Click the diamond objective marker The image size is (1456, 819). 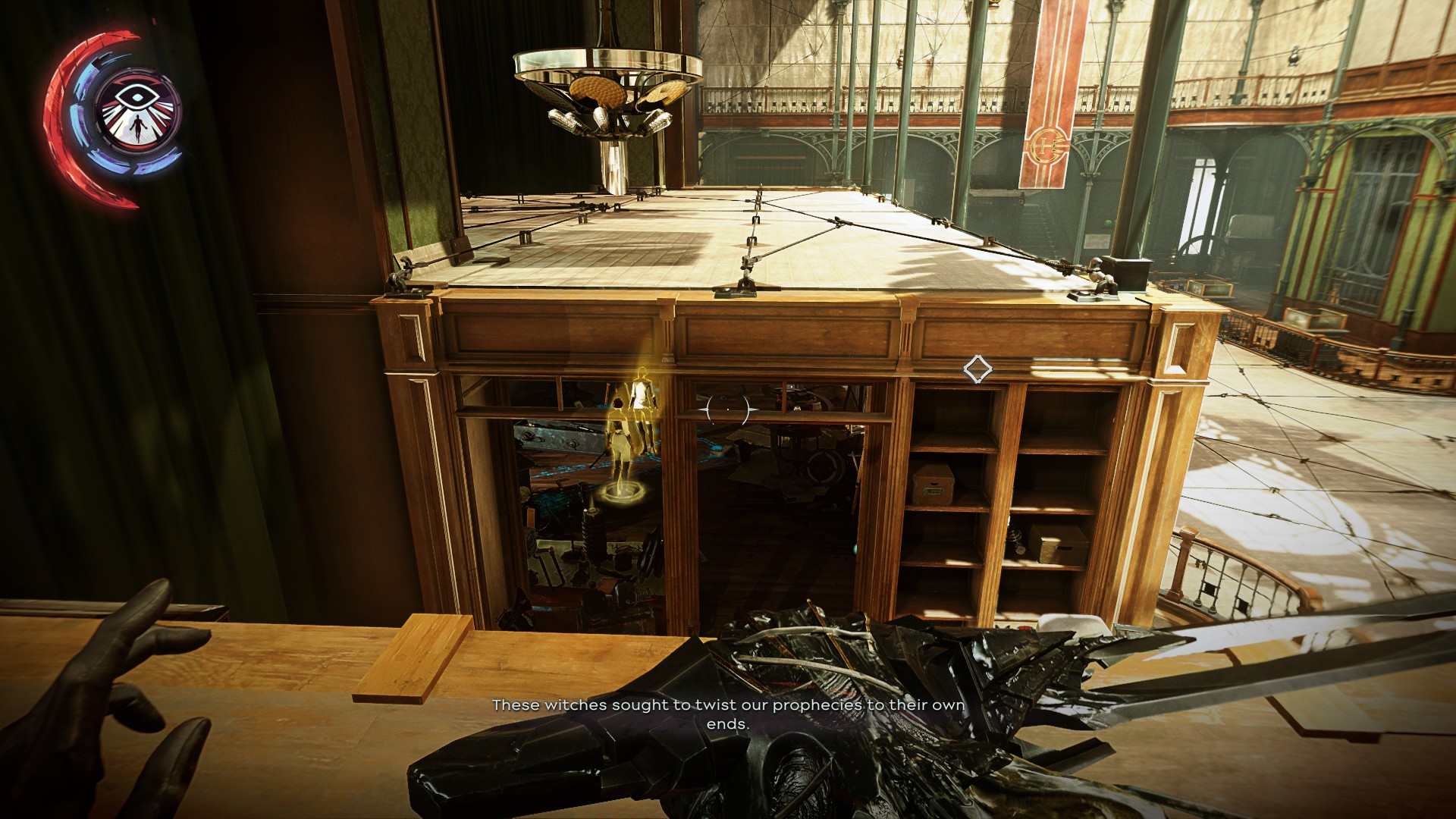pyautogui.click(x=977, y=369)
